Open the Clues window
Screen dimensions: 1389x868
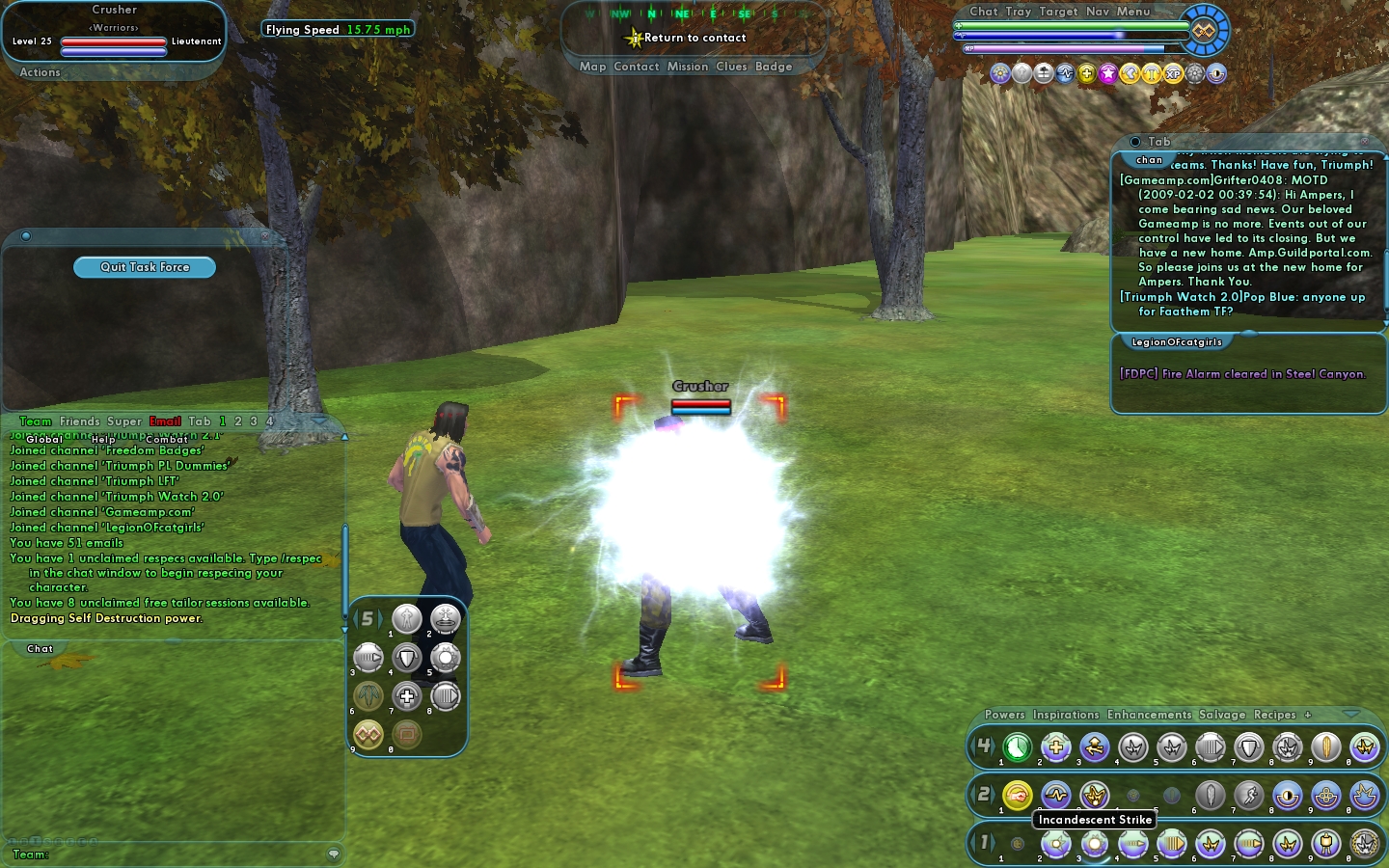[x=731, y=67]
